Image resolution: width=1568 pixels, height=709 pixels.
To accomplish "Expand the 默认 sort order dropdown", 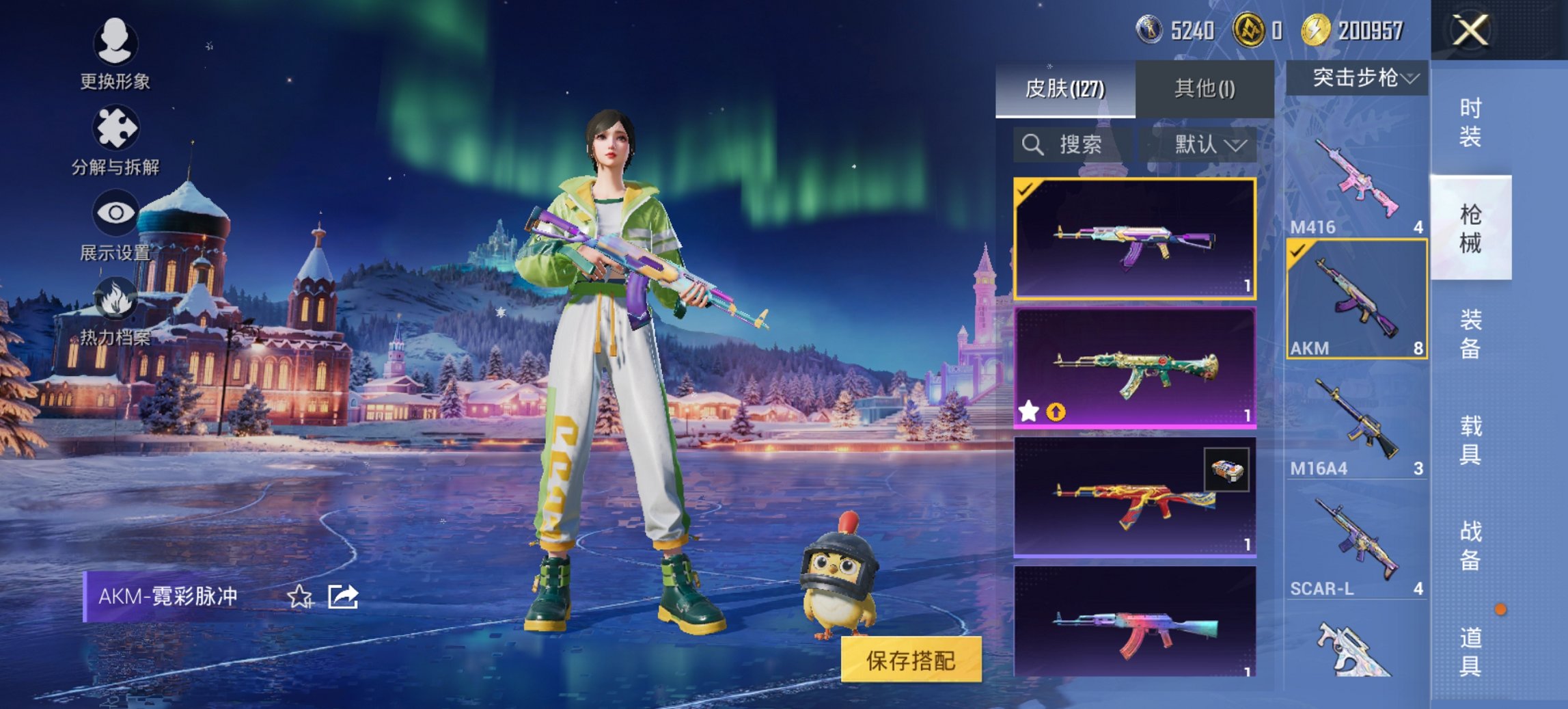I will (x=1208, y=145).
